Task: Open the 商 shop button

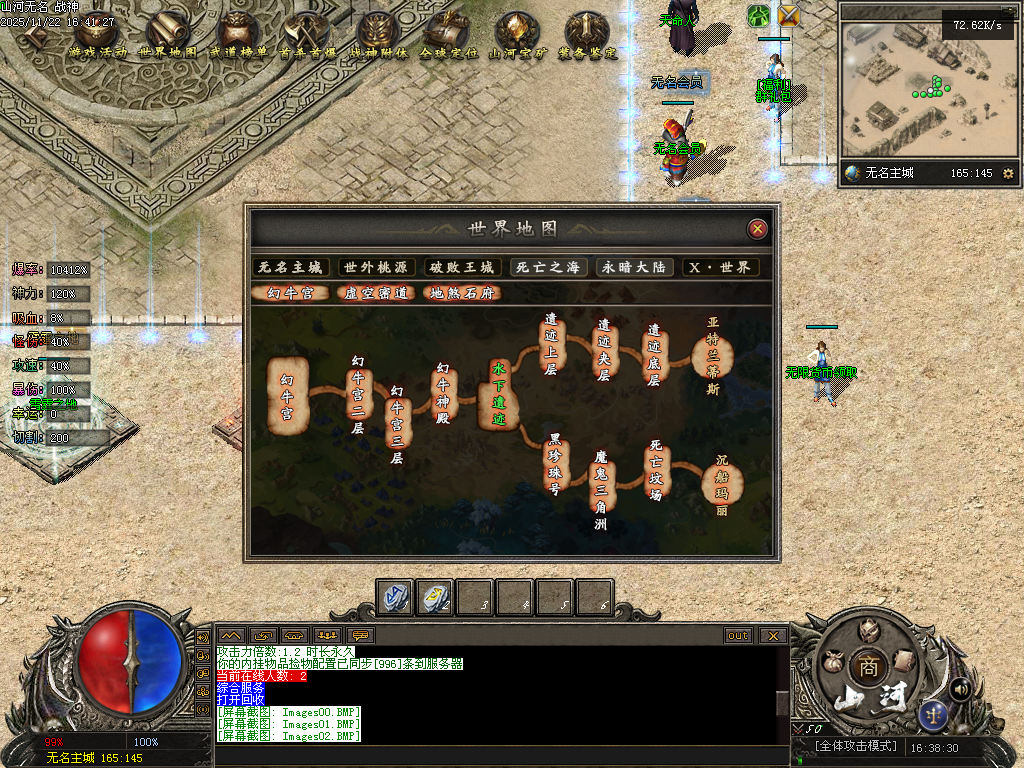Action: (x=866, y=667)
